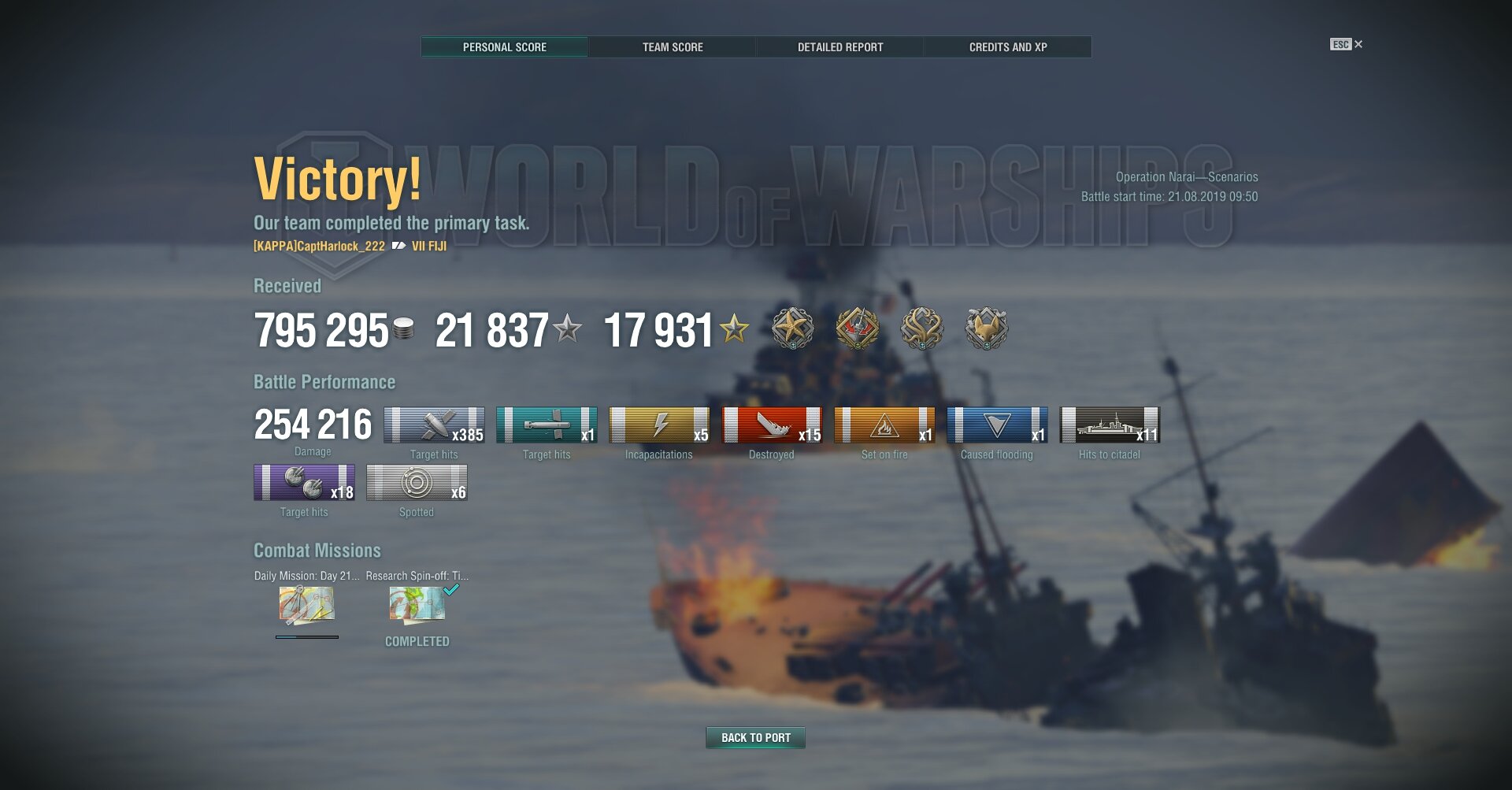
Task: View the Hits to citadel ribbon
Action: pos(1110,425)
